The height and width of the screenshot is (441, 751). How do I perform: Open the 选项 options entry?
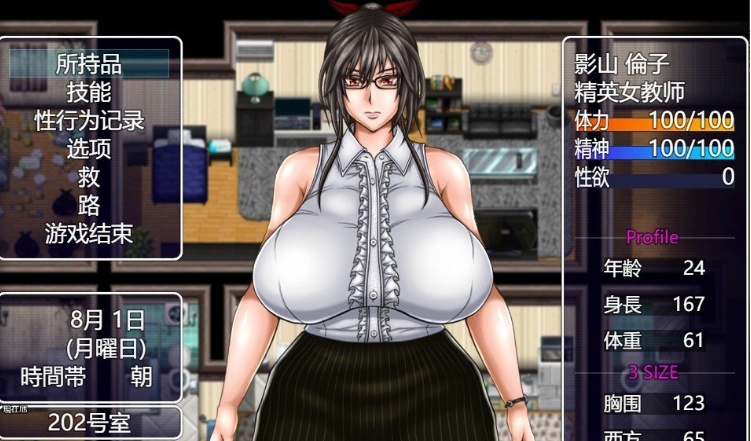point(89,150)
